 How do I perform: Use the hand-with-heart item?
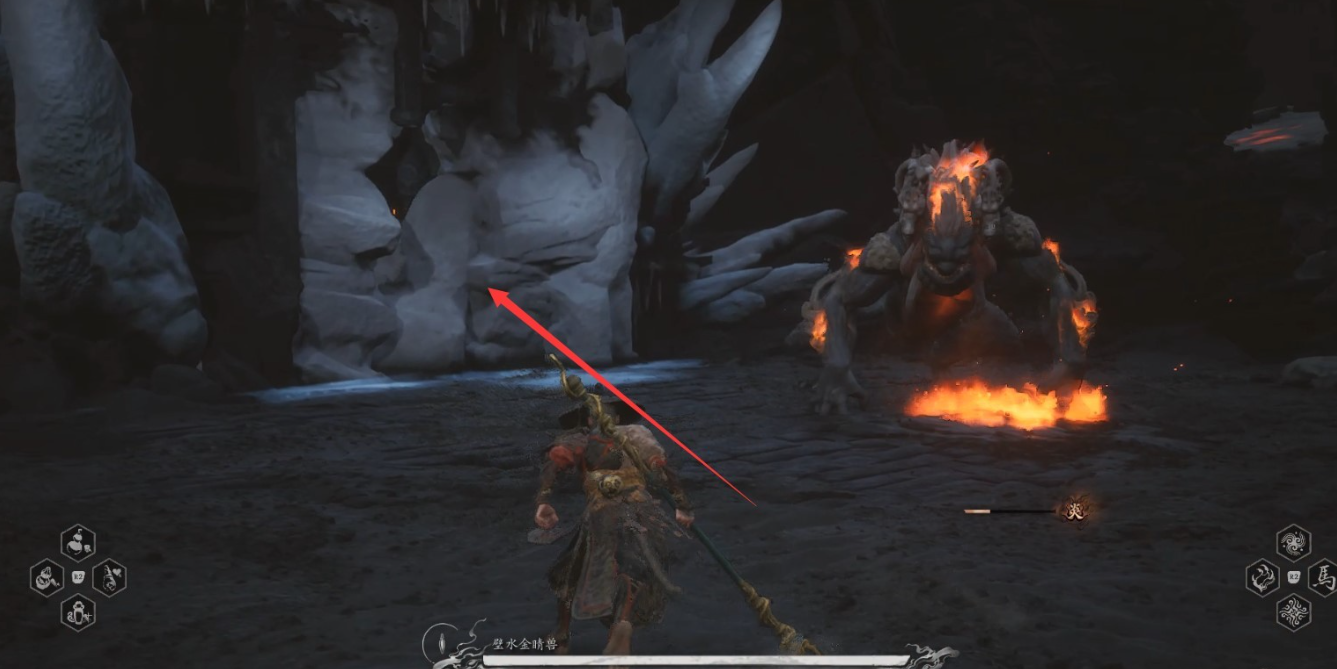click(x=109, y=577)
